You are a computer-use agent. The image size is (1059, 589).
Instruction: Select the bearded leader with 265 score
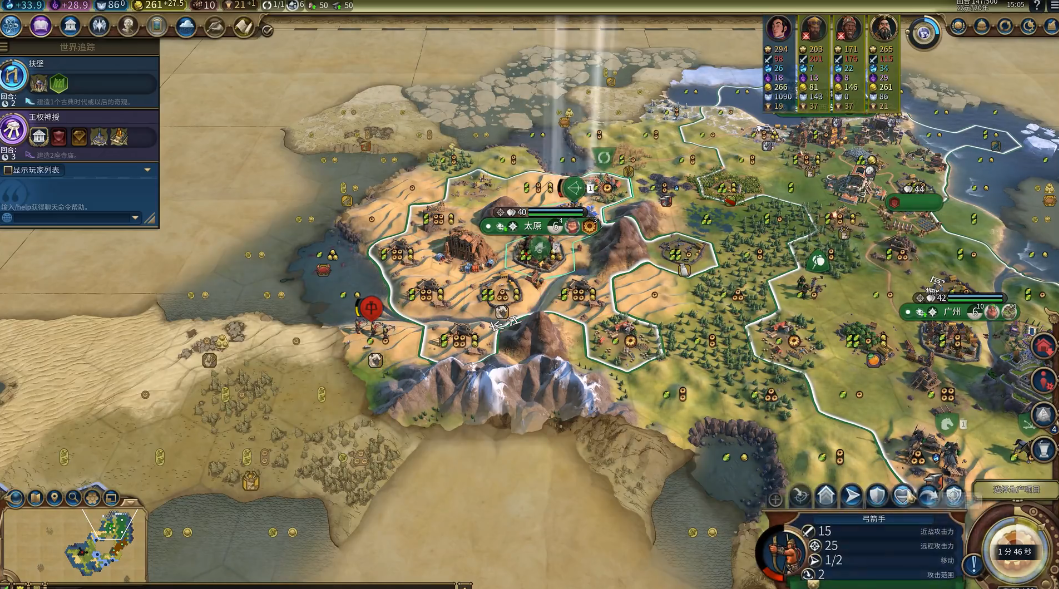(x=882, y=28)
